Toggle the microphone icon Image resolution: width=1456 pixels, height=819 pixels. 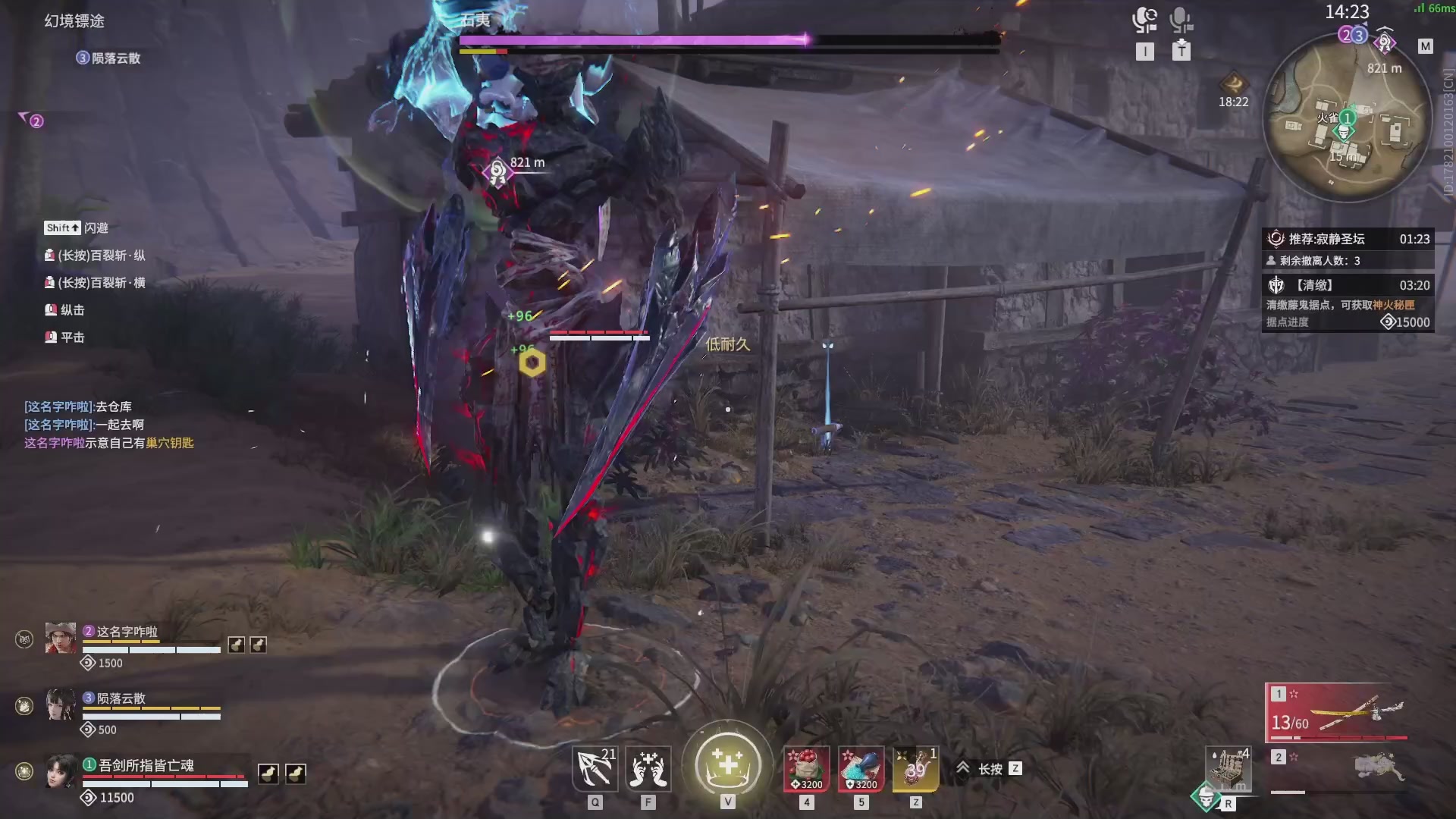[x=1181, y=20]
